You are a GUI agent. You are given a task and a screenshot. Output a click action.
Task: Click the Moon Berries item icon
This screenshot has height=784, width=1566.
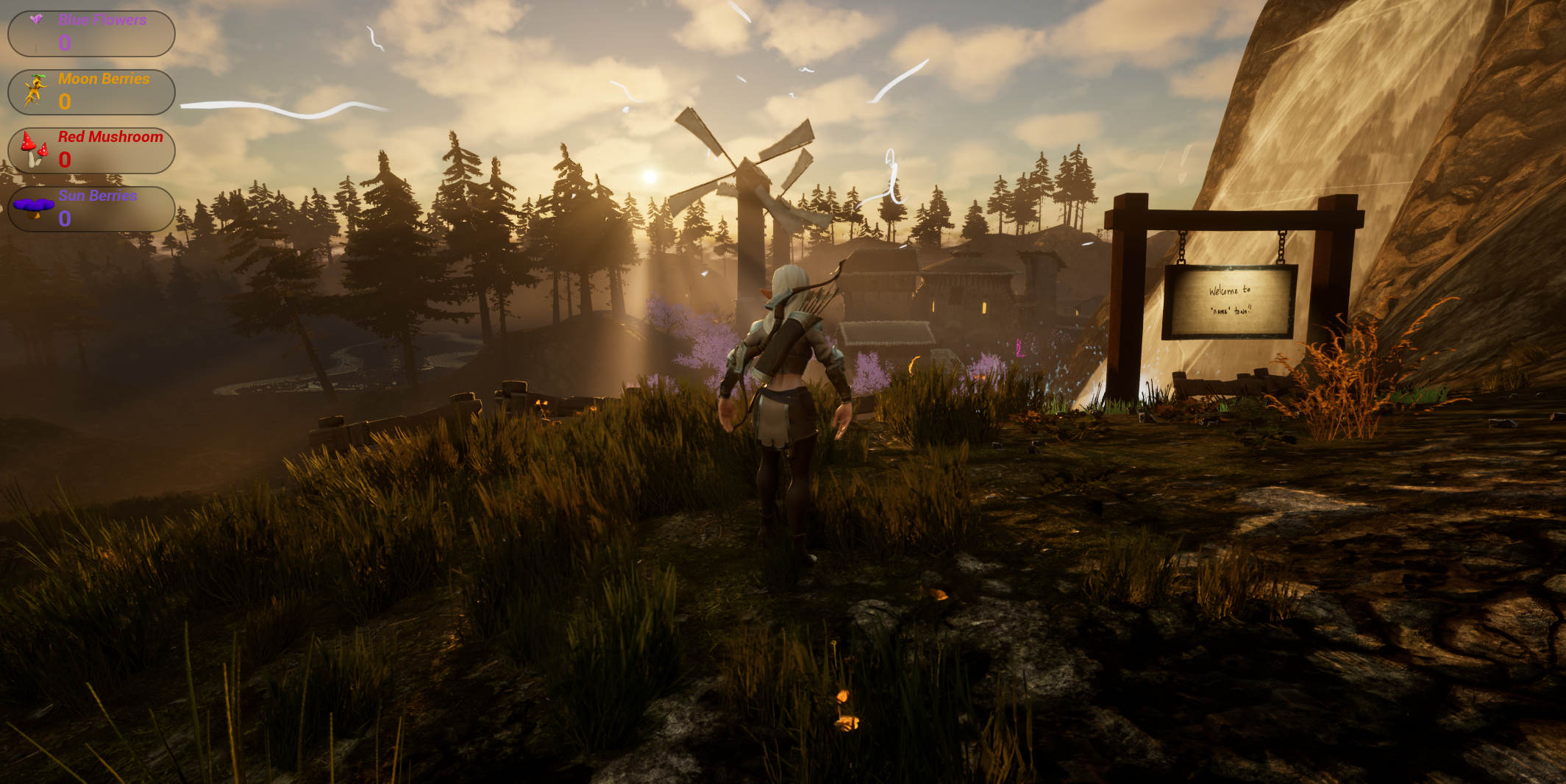click(x=35, y=90)
